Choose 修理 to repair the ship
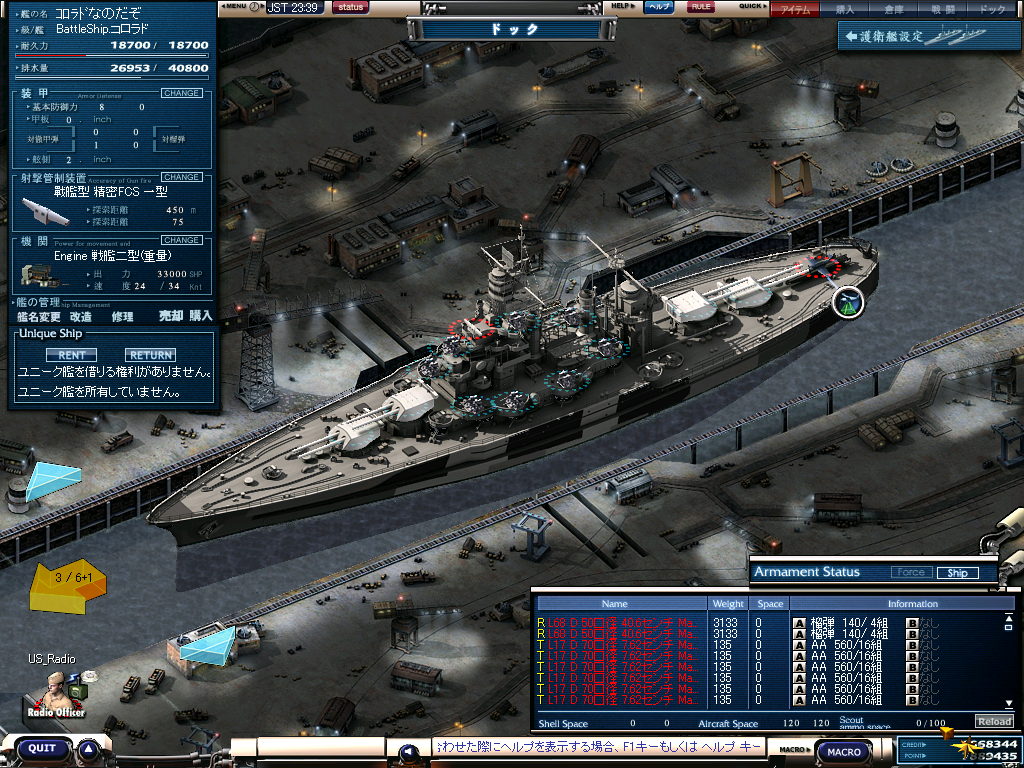 122,316
